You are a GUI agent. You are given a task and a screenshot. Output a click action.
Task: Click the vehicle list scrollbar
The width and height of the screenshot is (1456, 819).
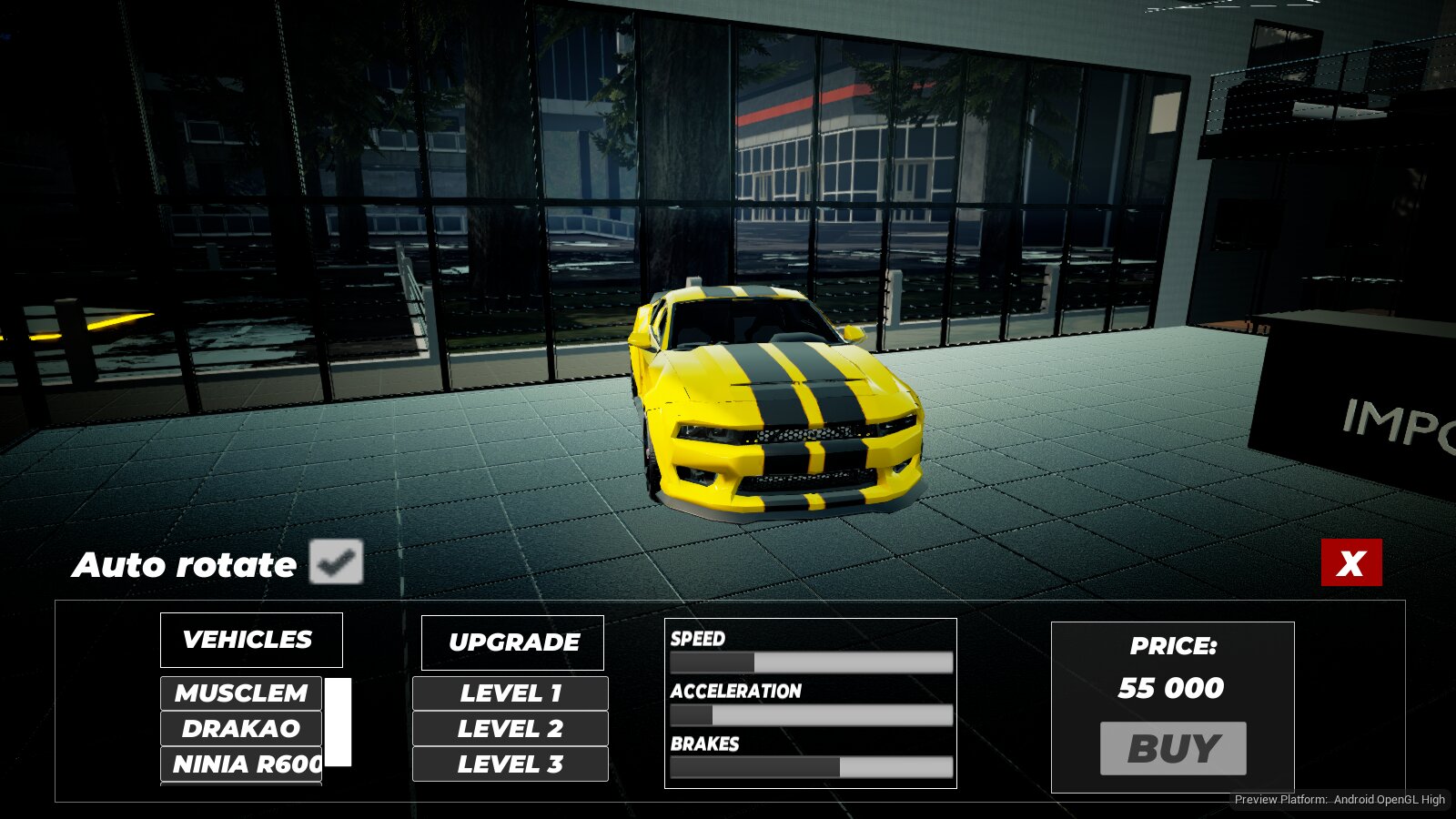338,723
